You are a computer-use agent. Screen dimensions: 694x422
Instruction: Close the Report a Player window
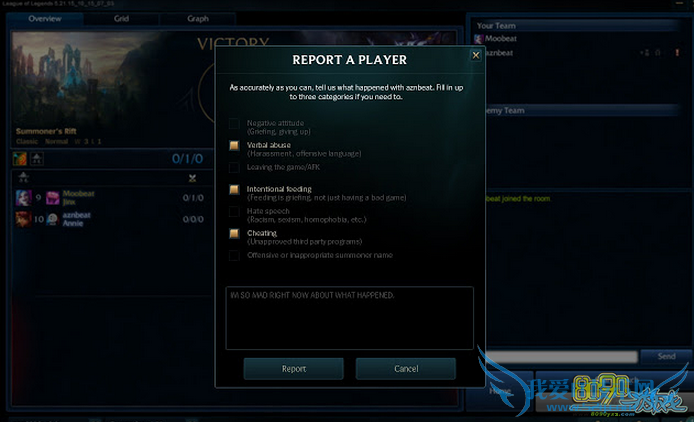(x=475, y=56)
